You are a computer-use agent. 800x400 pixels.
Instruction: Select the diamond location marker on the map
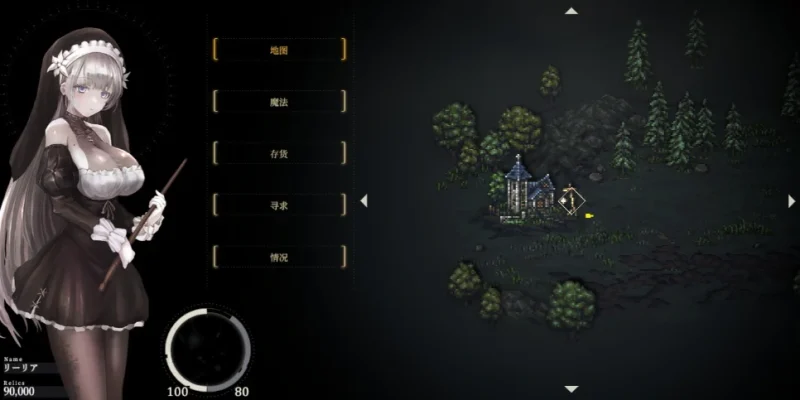571,200
